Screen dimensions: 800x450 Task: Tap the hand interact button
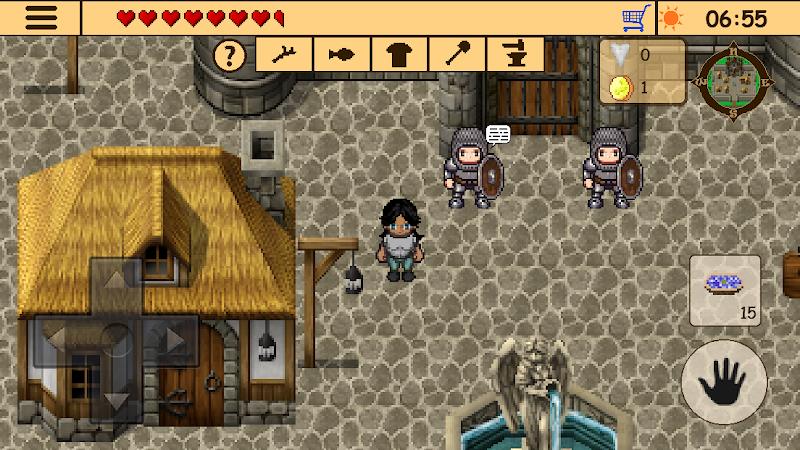point(722,382)
